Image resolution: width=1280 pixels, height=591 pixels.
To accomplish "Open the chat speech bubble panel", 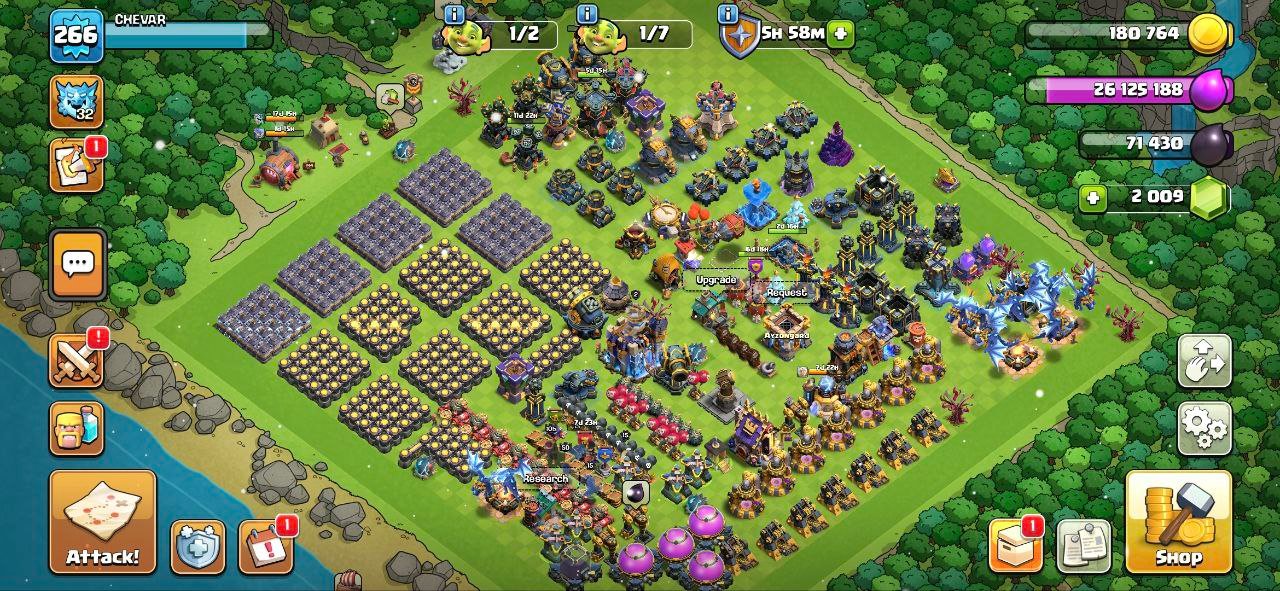I will click(x=77, y=264).
